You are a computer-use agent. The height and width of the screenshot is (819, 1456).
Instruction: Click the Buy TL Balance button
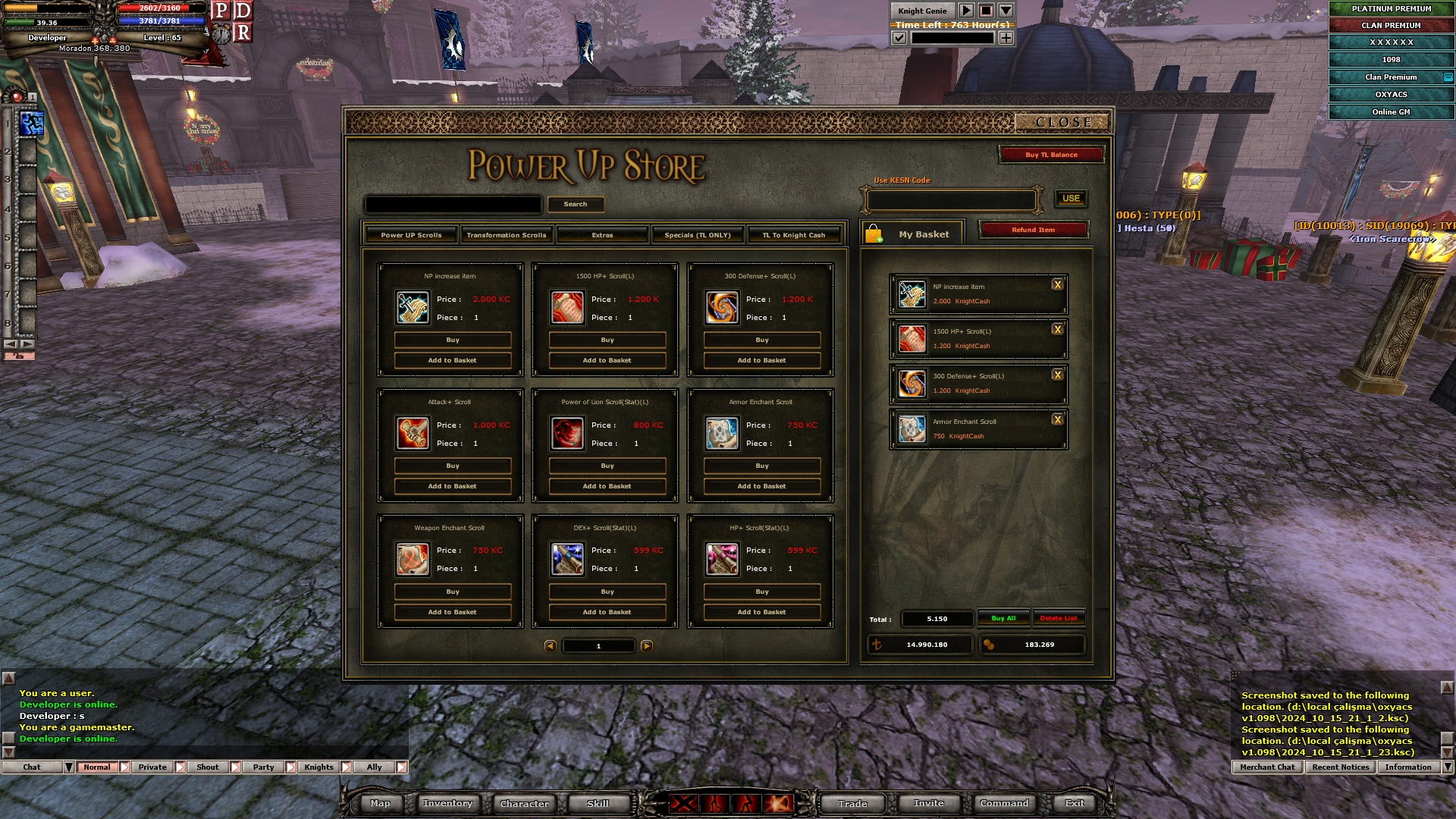tap(1051, 155)
